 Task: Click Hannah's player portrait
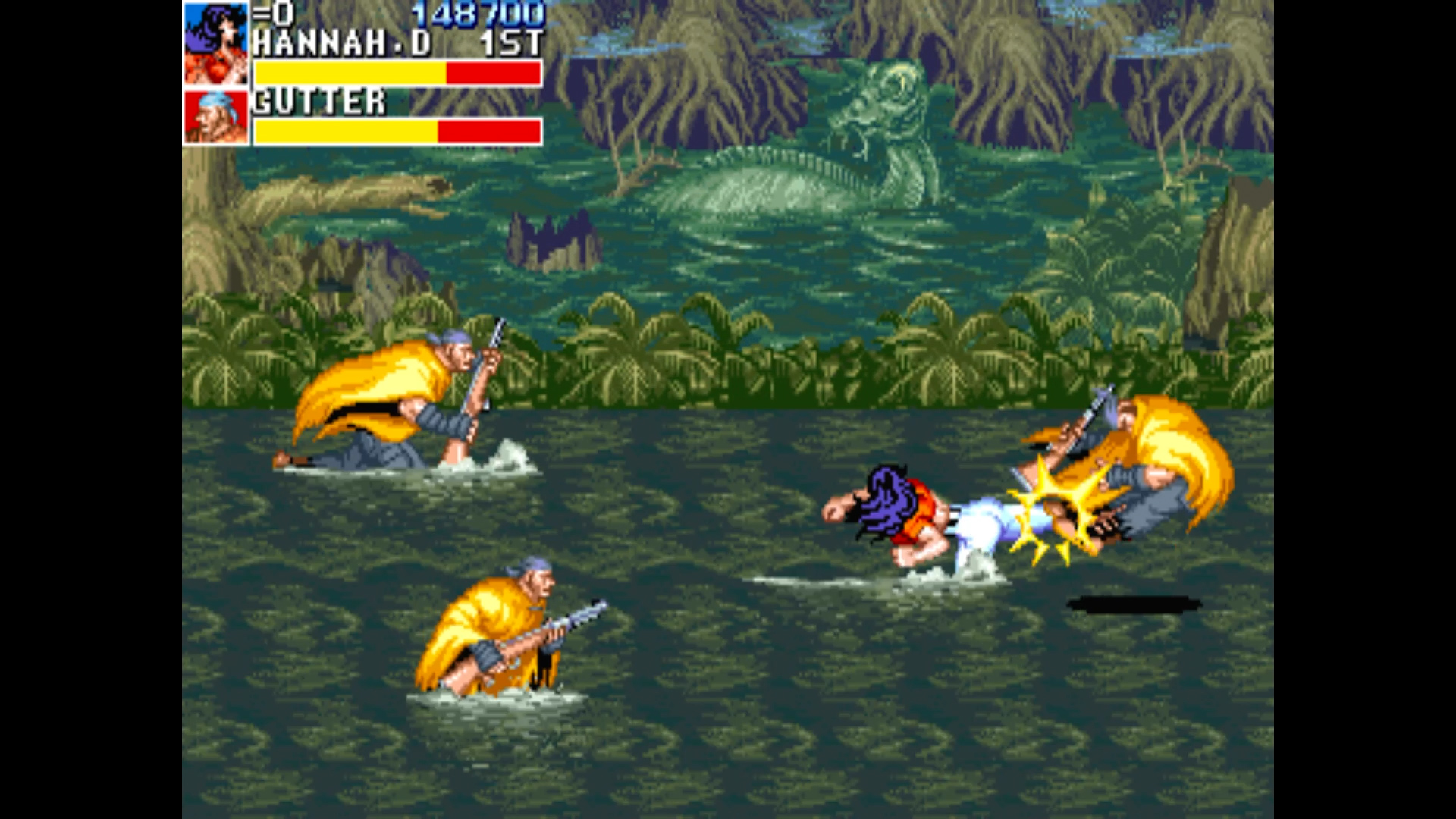216,44
